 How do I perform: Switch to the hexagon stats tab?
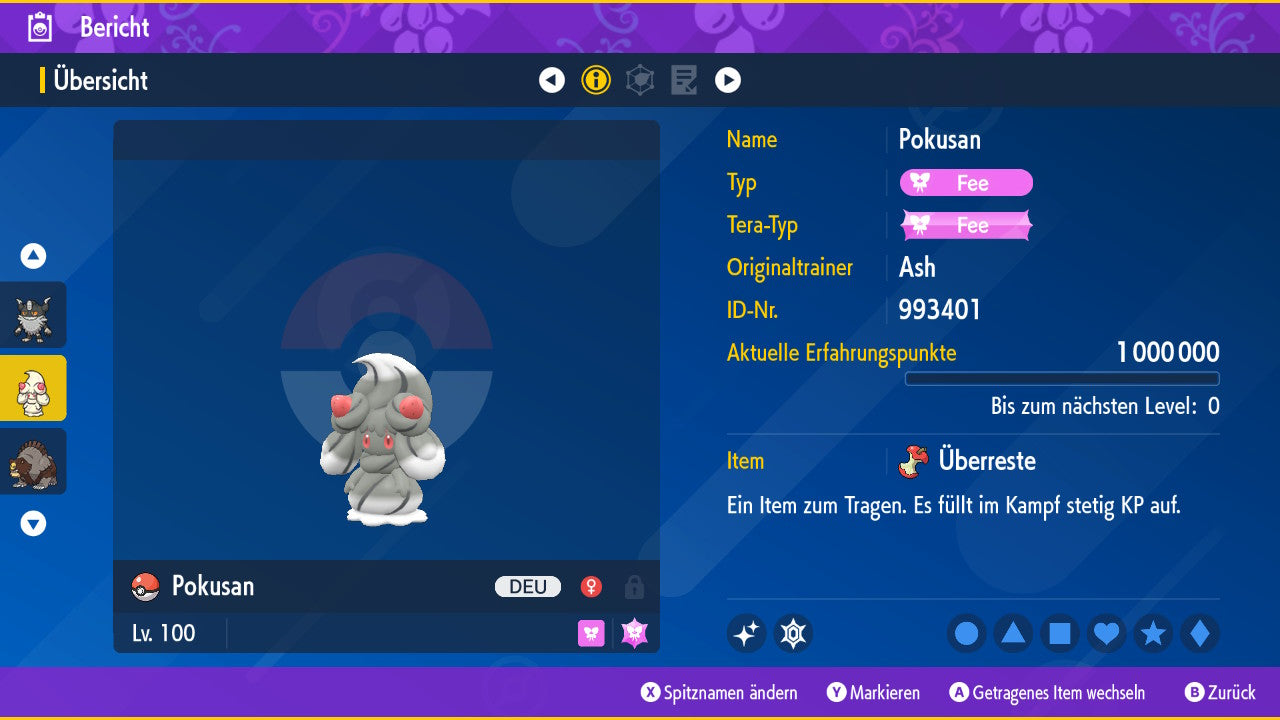640,80
